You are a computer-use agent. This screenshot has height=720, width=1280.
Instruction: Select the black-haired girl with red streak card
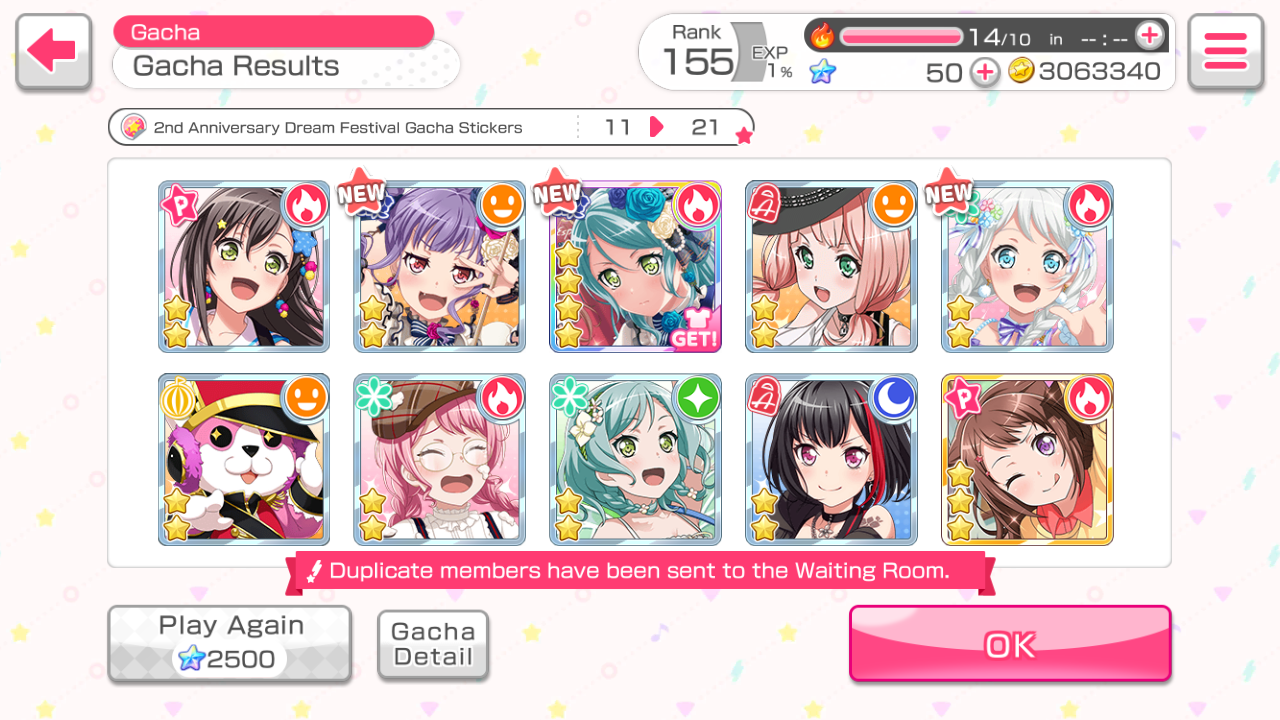click(831, 460)
